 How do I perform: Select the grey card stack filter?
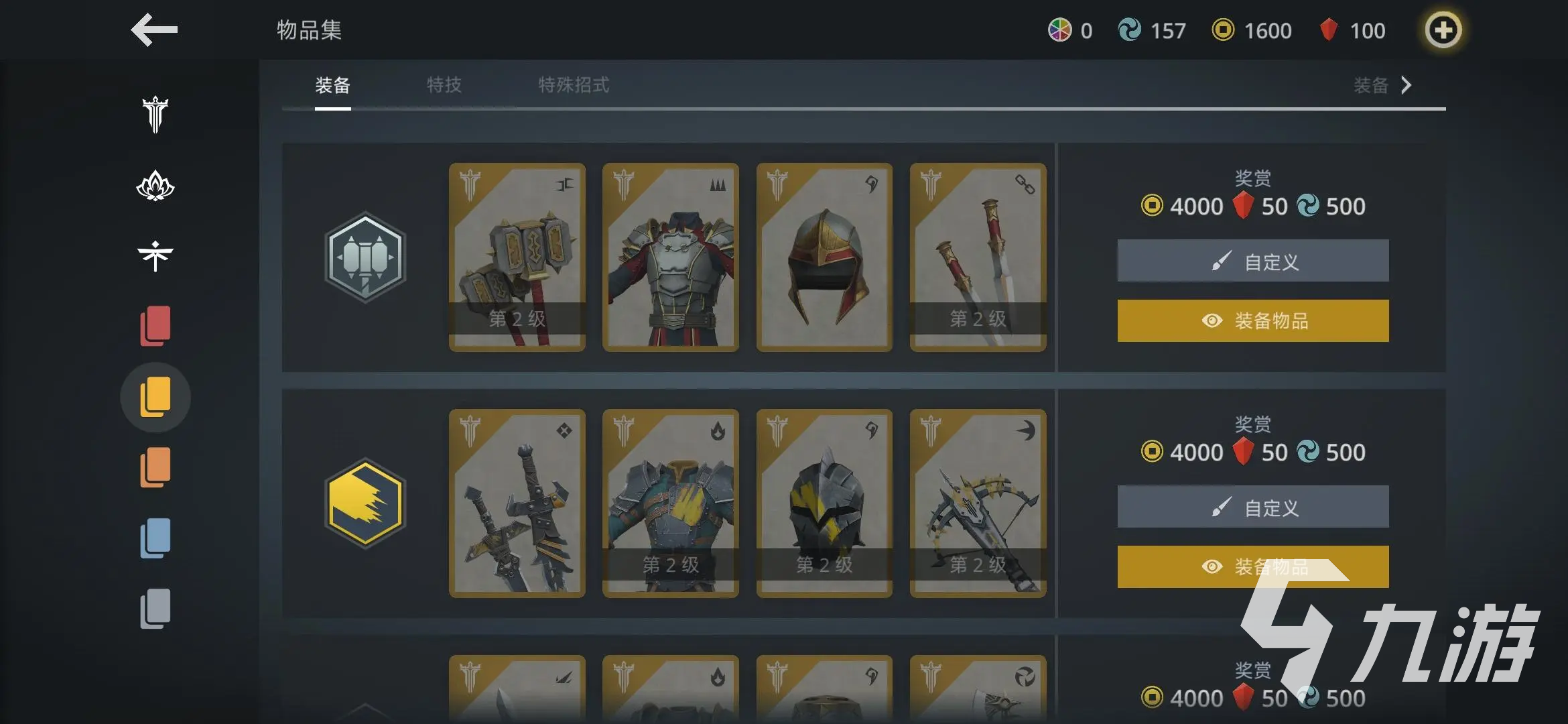click(155, 609)
